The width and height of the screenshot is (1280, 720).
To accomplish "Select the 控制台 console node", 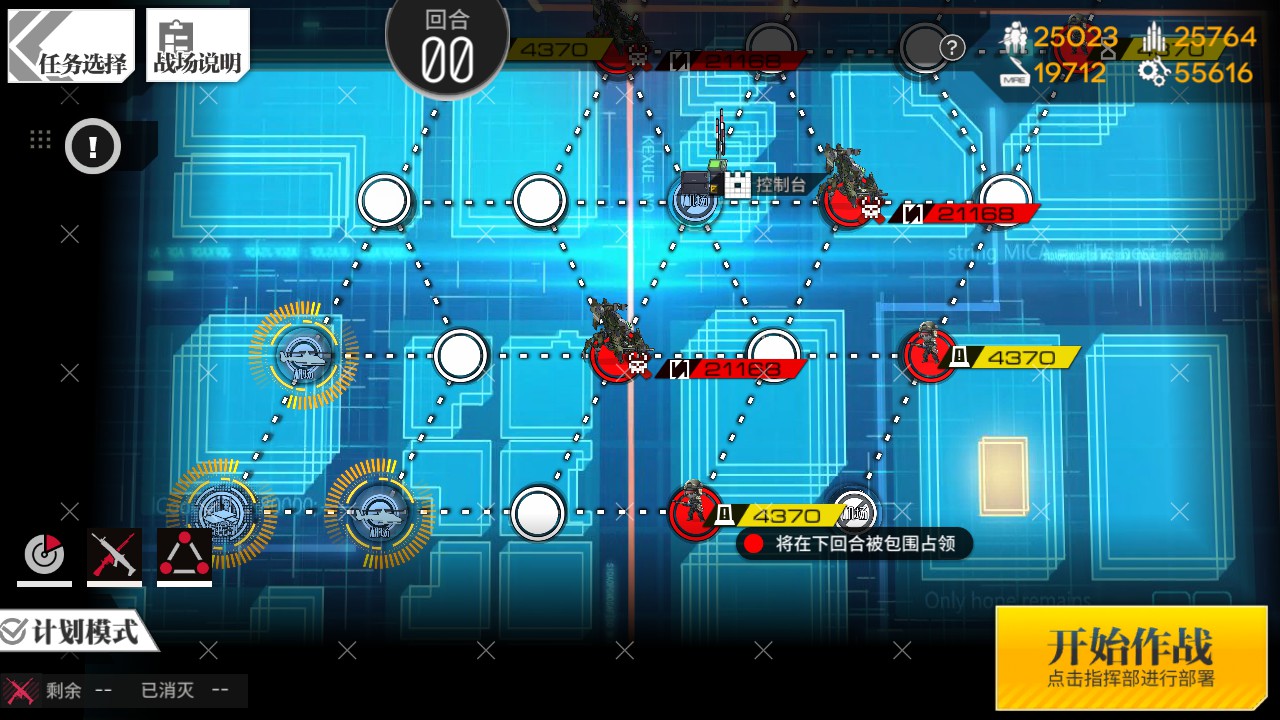I will point(696,202).
